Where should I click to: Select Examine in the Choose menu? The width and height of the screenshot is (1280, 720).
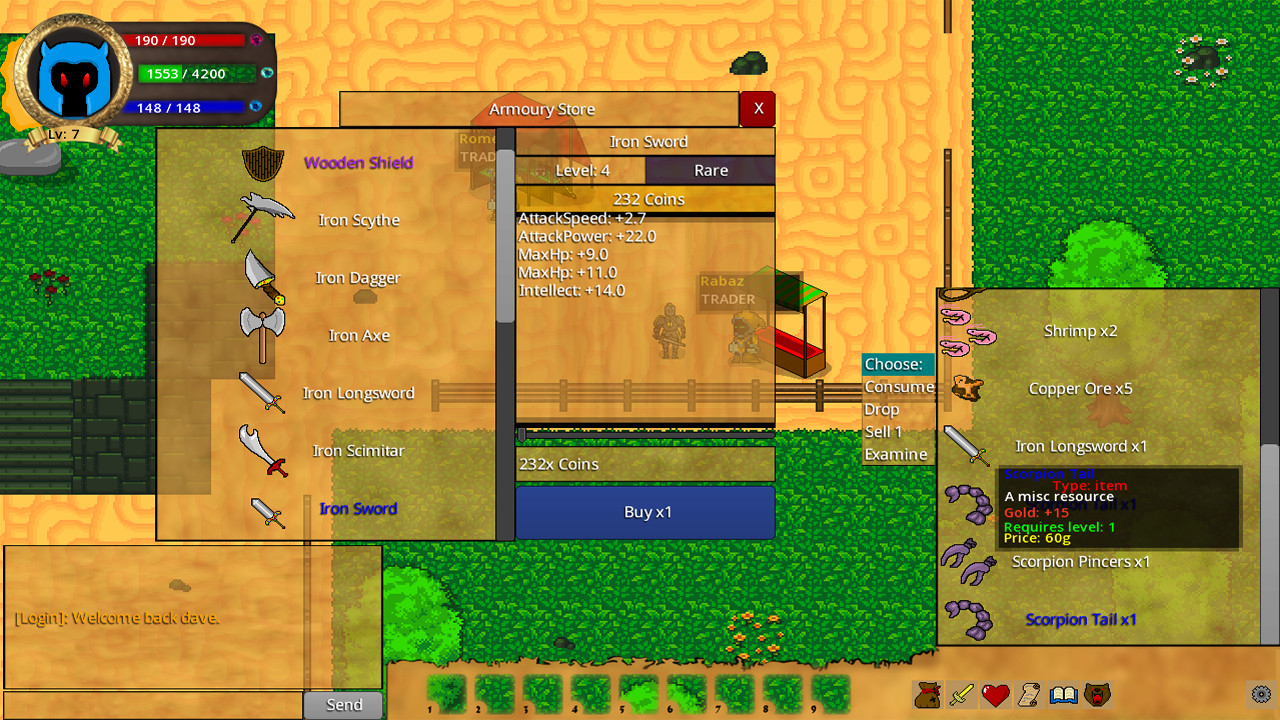[897, 454]
